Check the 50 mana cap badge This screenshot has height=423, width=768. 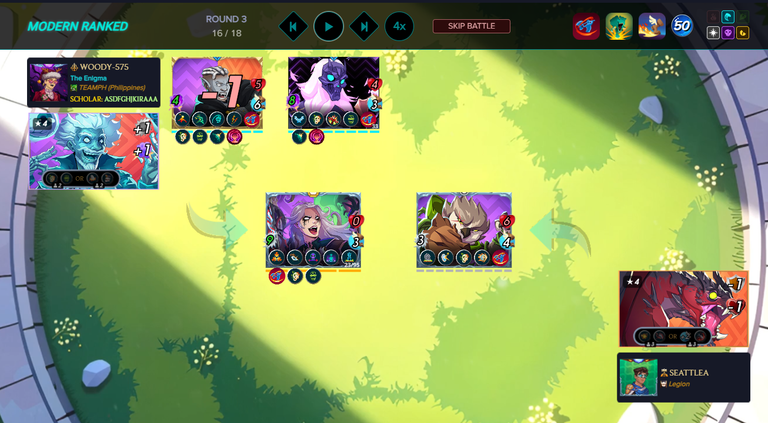(x=682, y=26)
